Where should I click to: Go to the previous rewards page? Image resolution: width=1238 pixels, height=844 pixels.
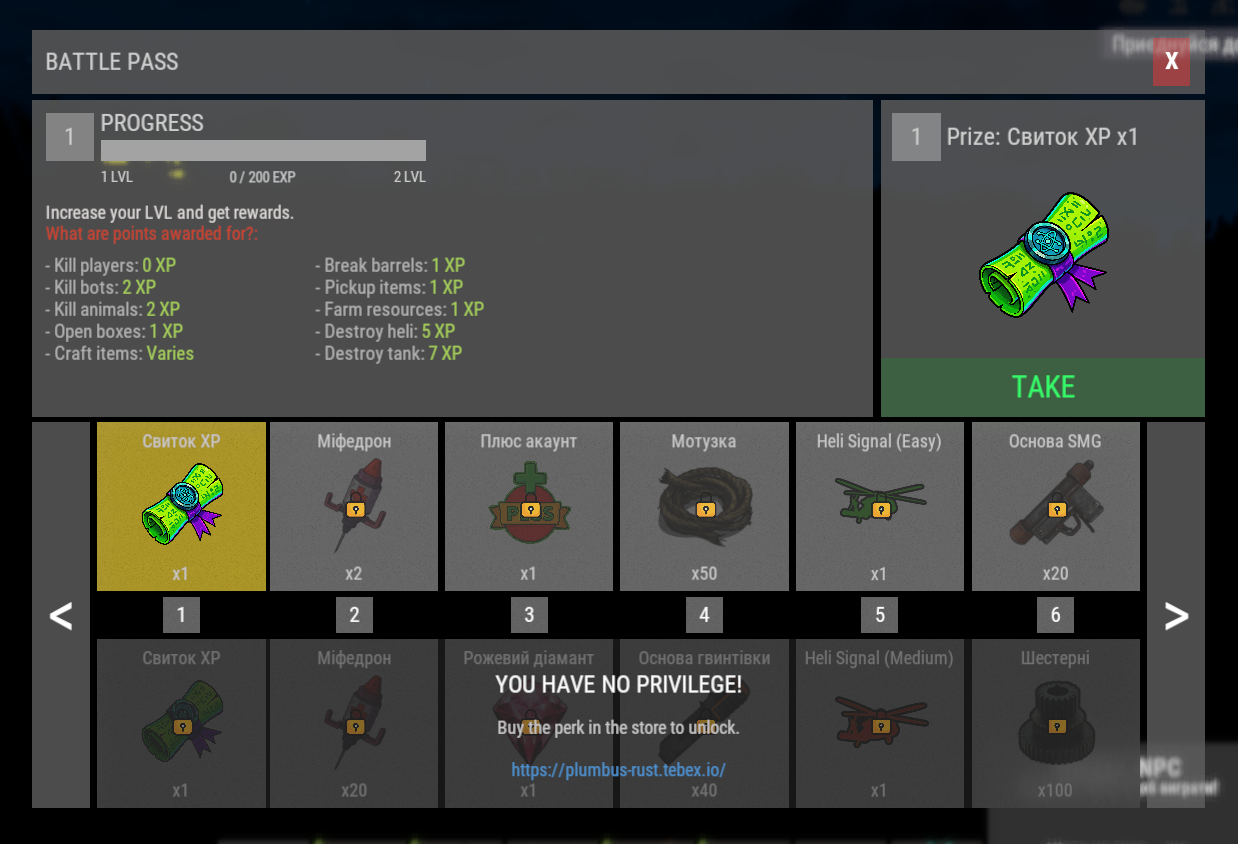(62, 616)
